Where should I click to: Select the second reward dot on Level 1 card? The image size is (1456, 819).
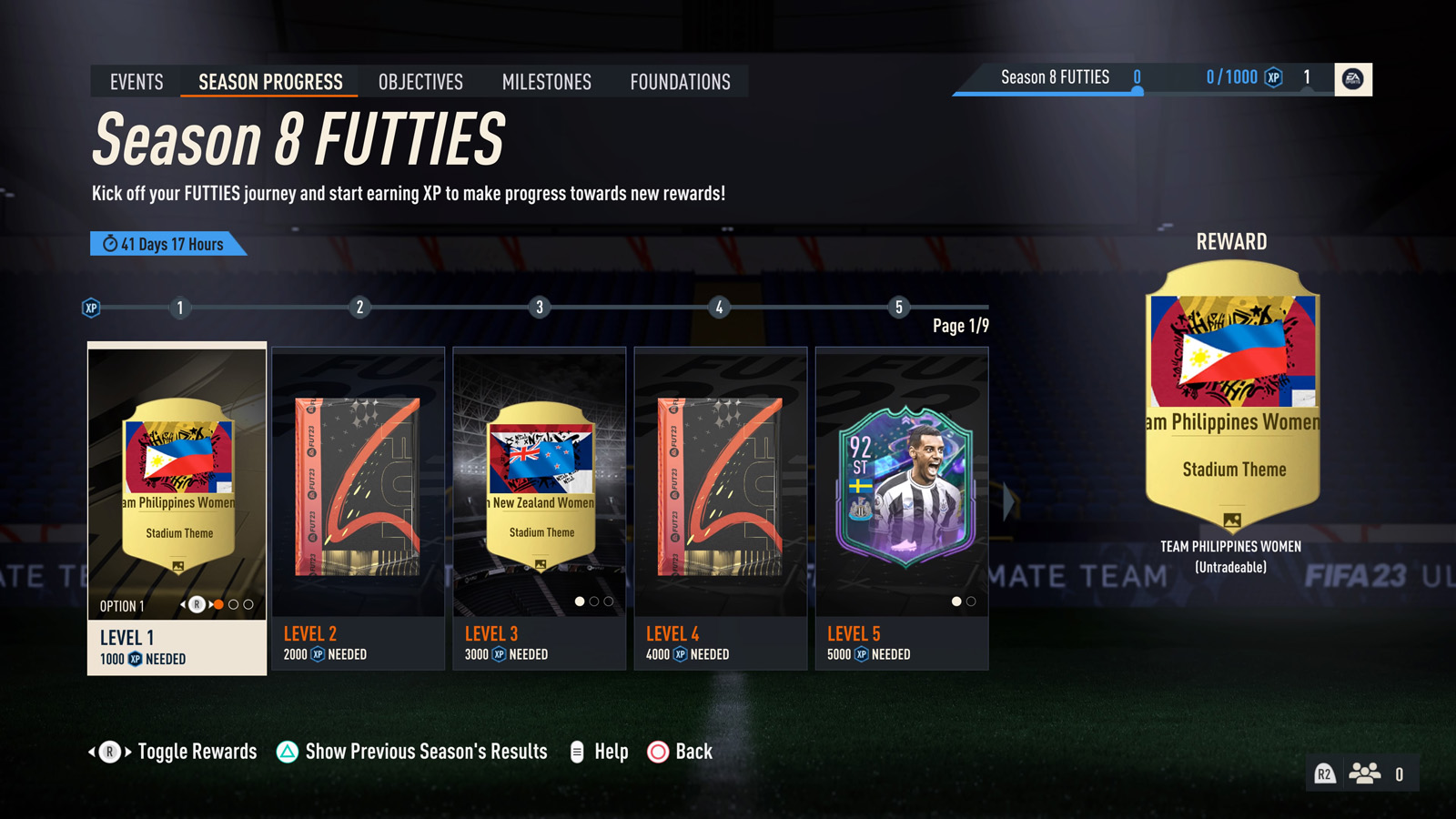[233, 604]
